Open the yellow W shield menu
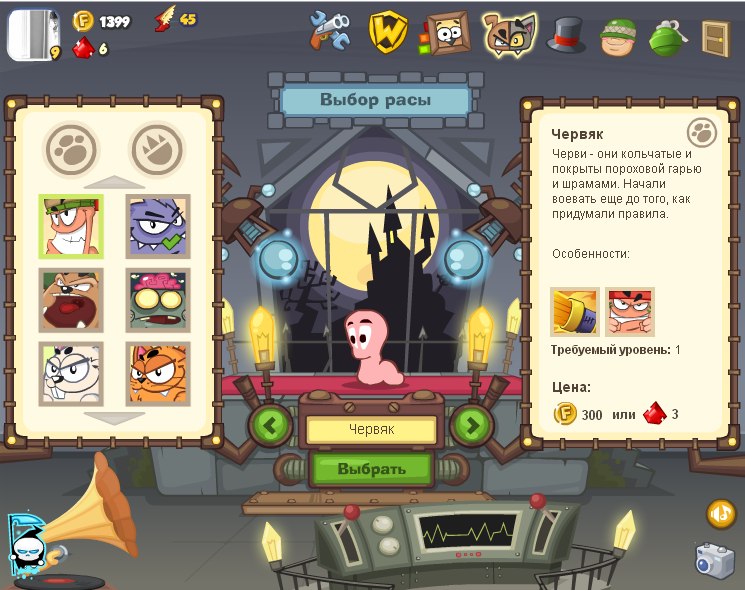 pos(388,33)
